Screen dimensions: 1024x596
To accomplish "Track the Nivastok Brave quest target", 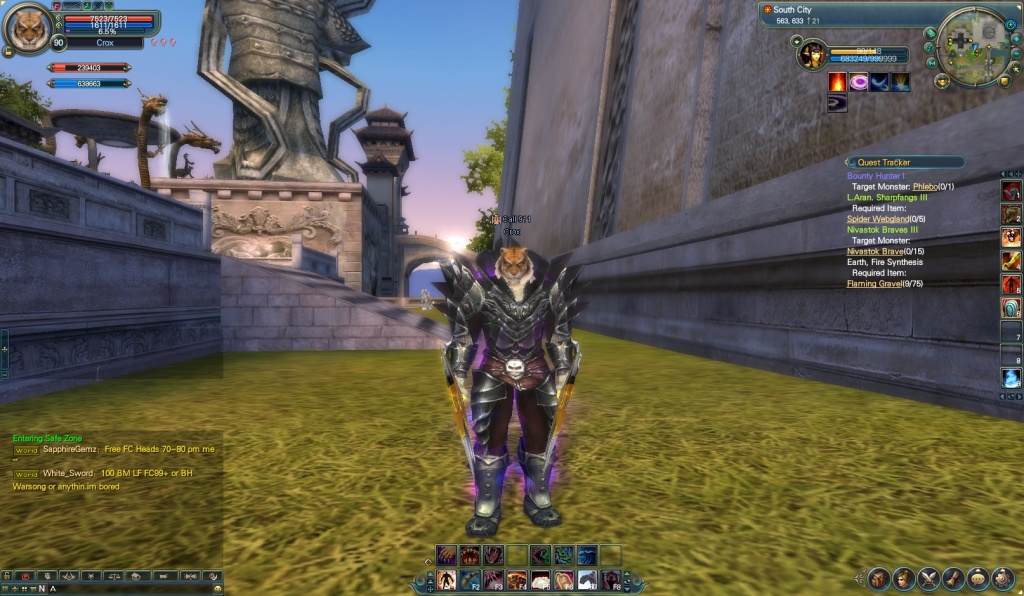I will coord(874,251).
